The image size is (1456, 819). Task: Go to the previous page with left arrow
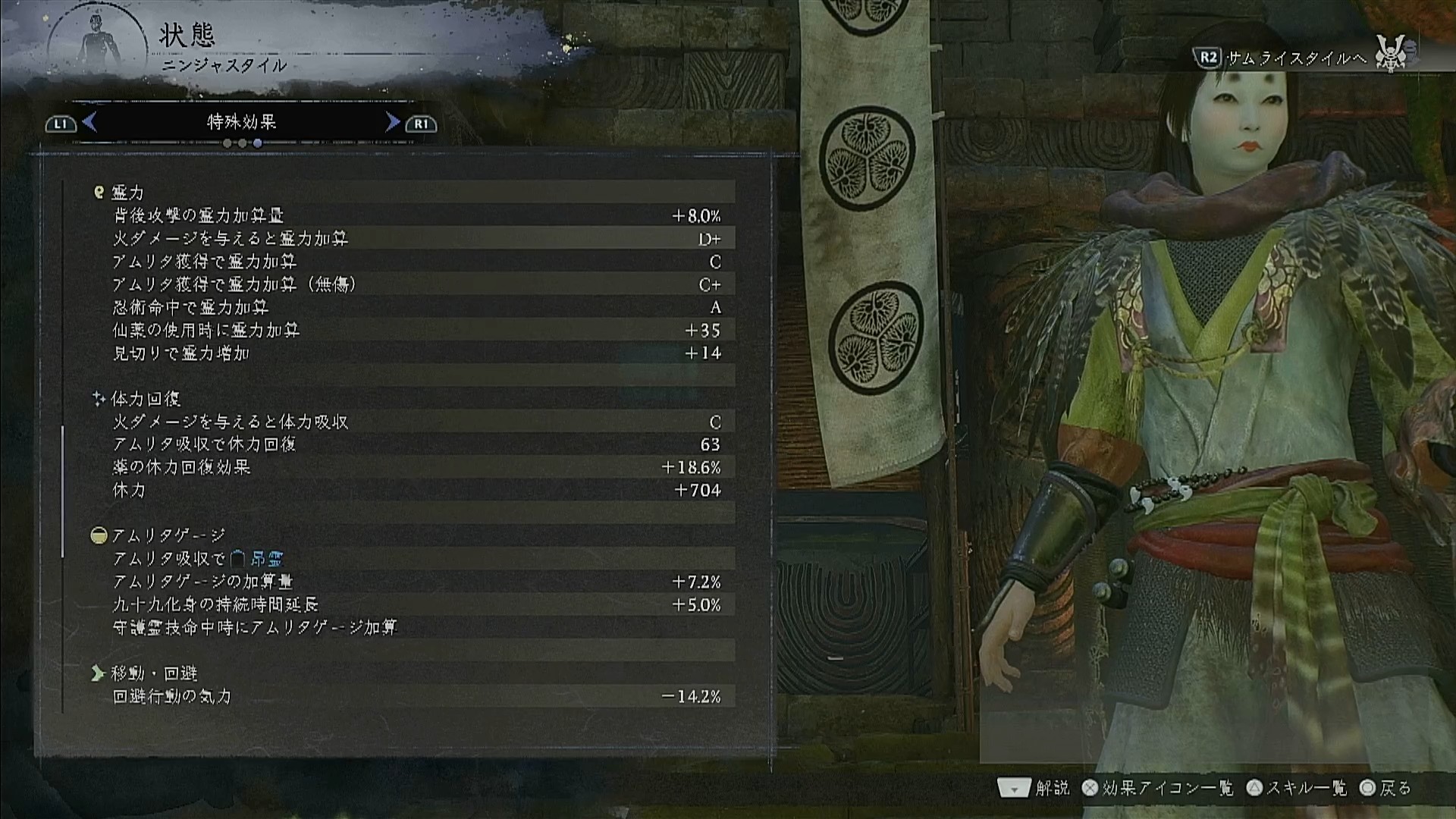[89, 122]
